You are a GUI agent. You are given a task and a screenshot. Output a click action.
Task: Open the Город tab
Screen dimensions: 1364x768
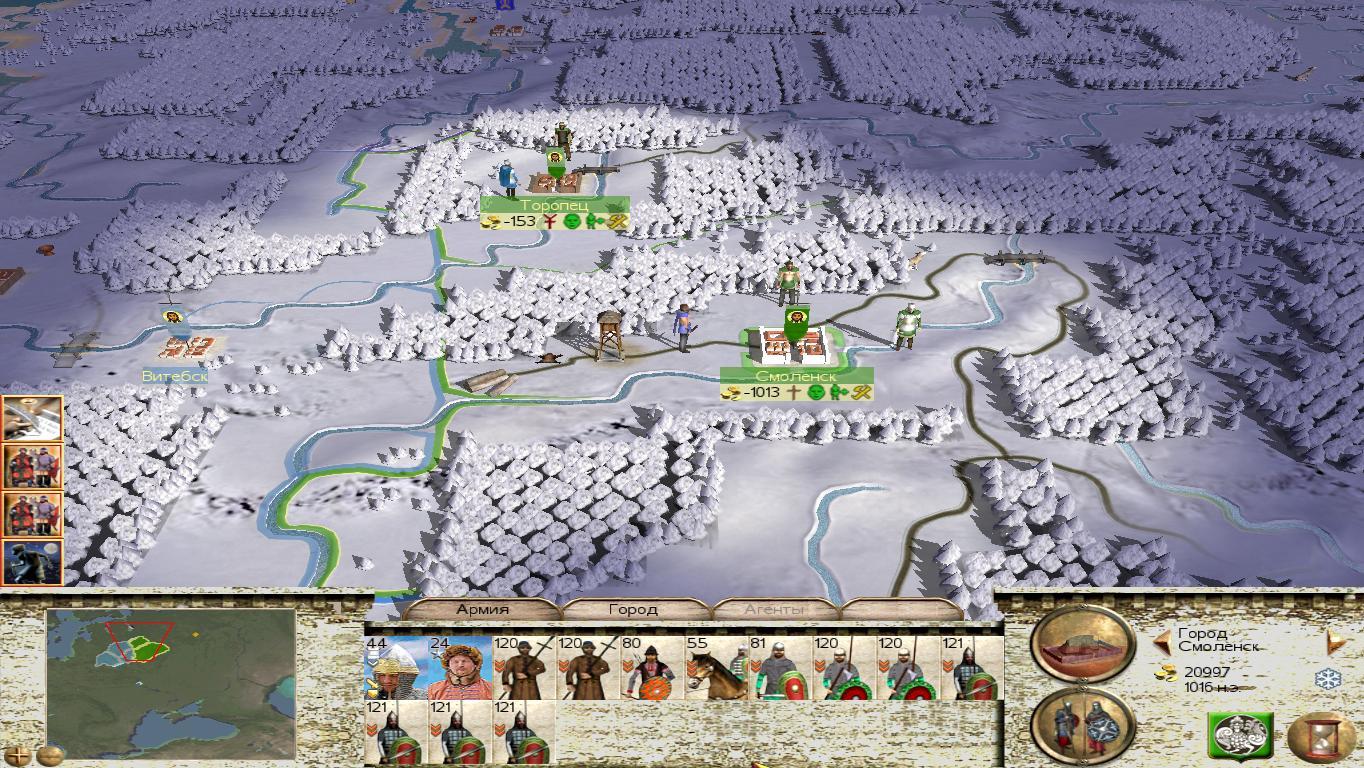tap(634, 609)
